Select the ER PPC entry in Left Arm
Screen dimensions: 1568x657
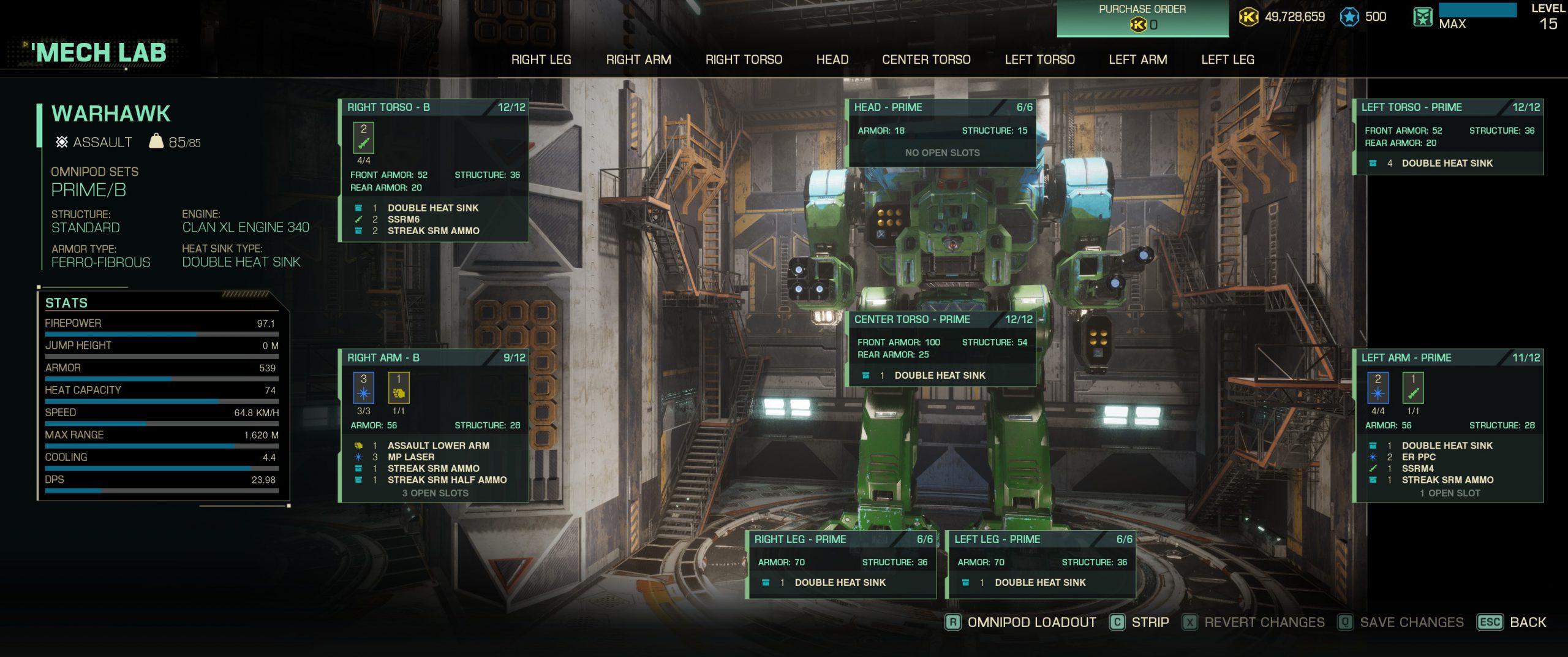pyautogui.click(x=1419, y=457)
